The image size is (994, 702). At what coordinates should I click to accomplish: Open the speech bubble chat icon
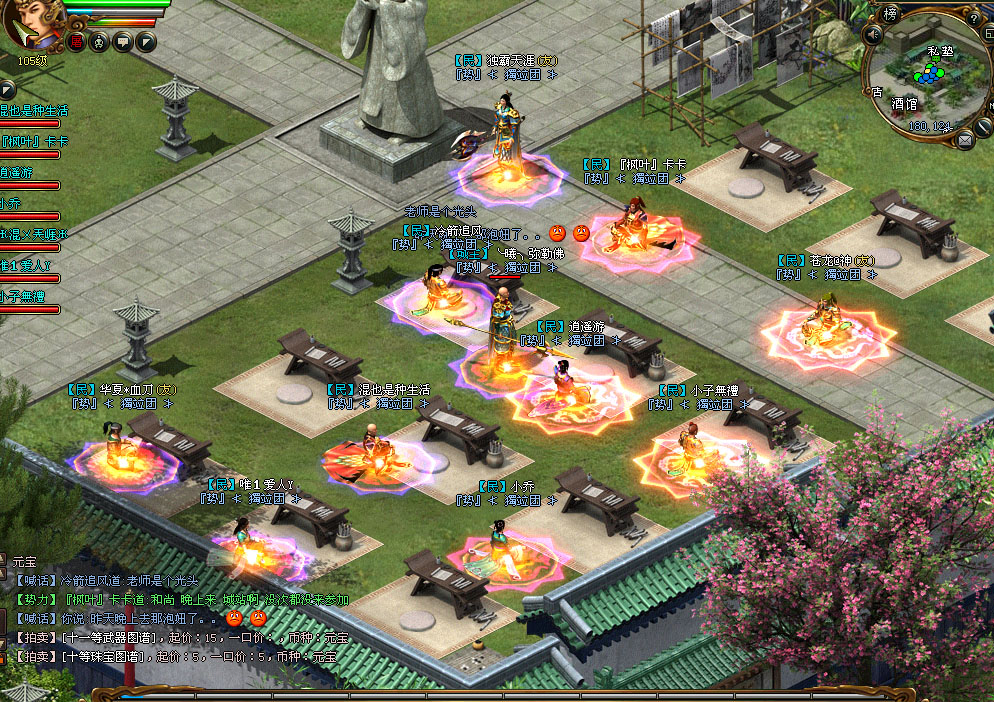[x=122, y=41]
